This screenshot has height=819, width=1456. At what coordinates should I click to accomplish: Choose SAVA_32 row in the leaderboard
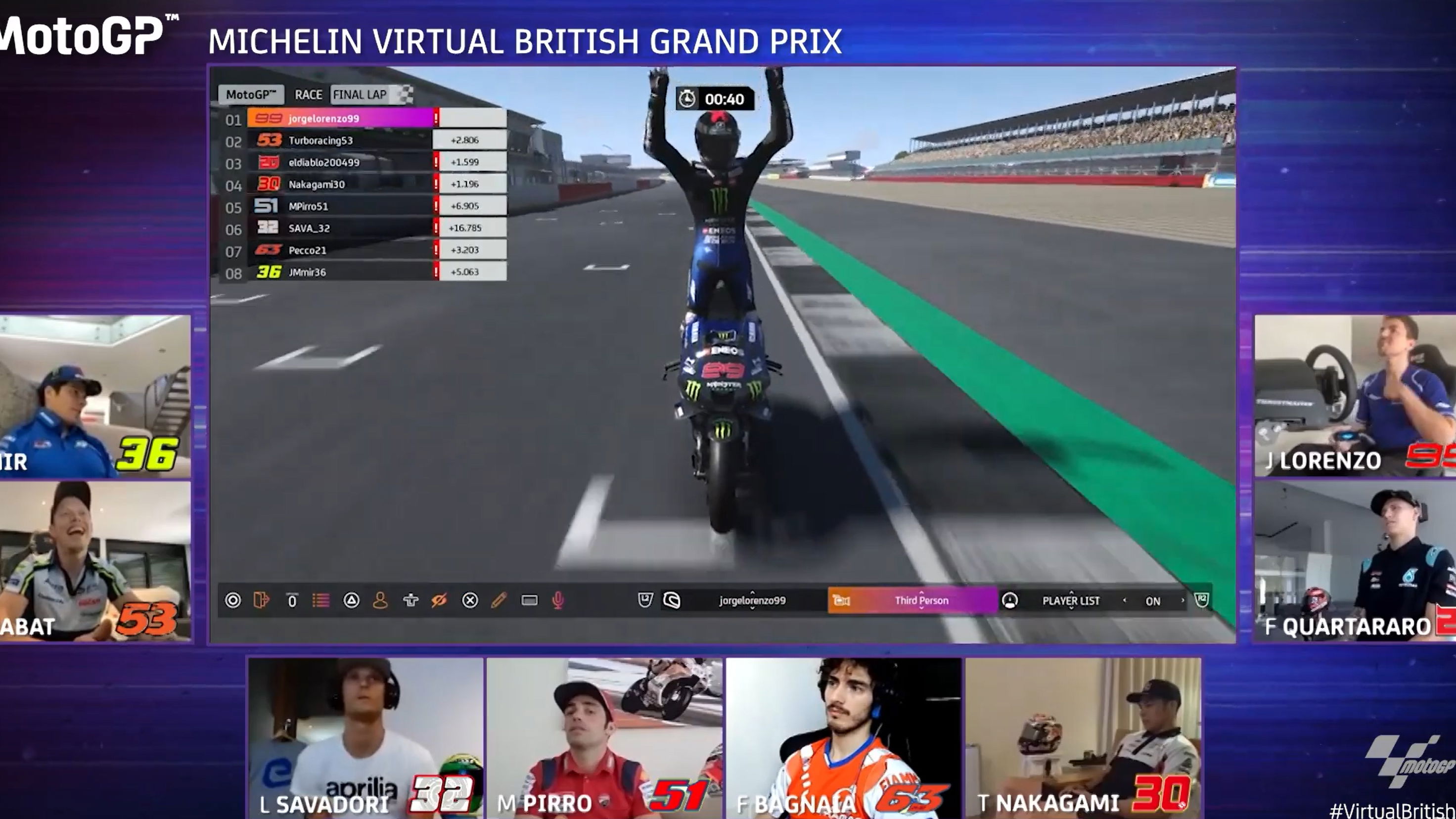click(340, 228)
